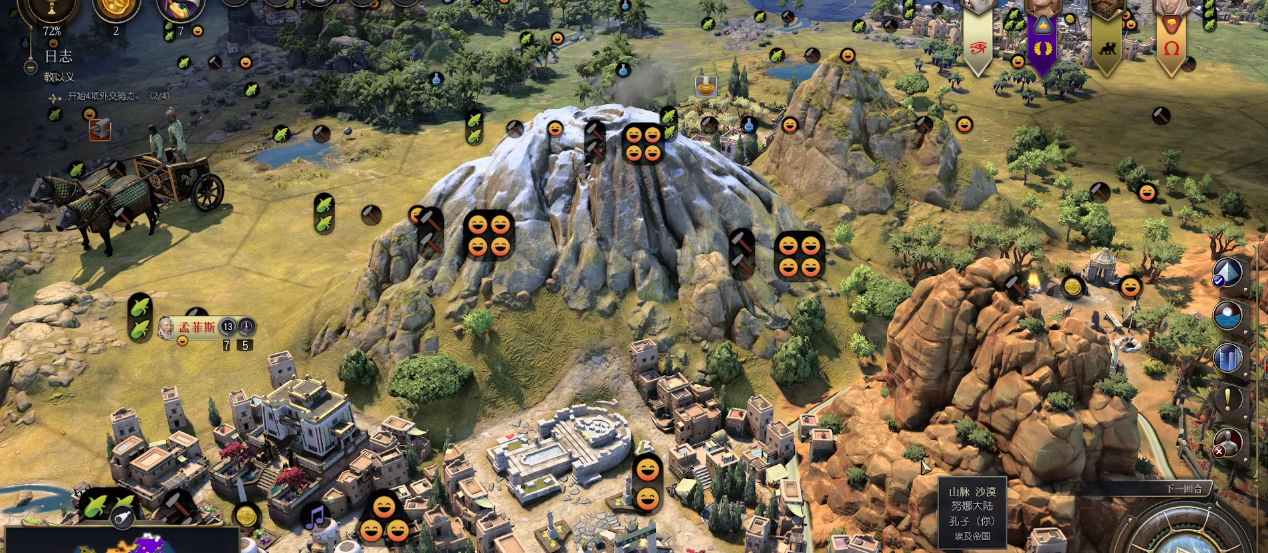
Task: Open the figure notification with red X
Action: pos(1228,442)
